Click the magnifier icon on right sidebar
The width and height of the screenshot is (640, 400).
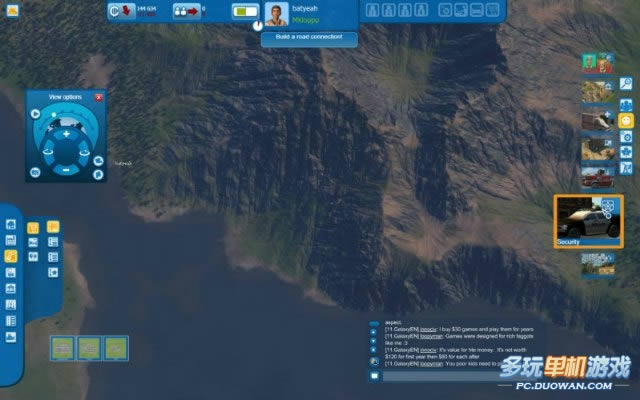626,83
